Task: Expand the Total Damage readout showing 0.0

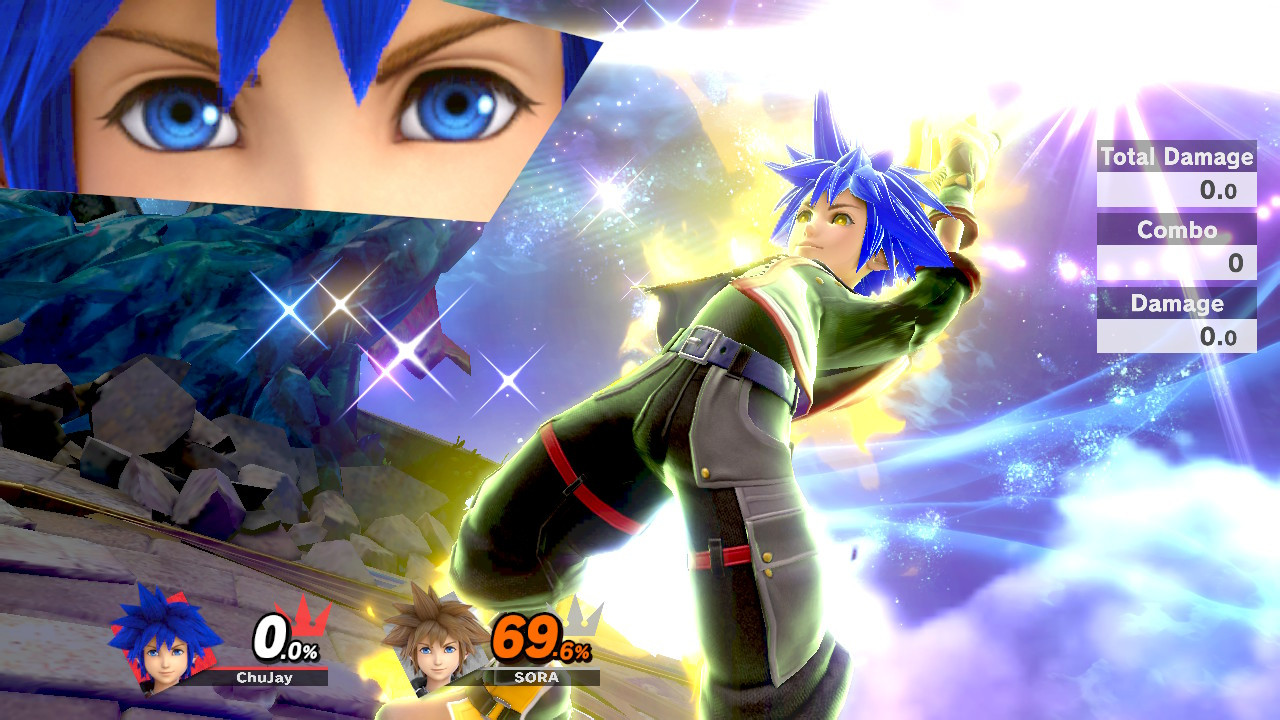Action: click(x=1176, y=190)
